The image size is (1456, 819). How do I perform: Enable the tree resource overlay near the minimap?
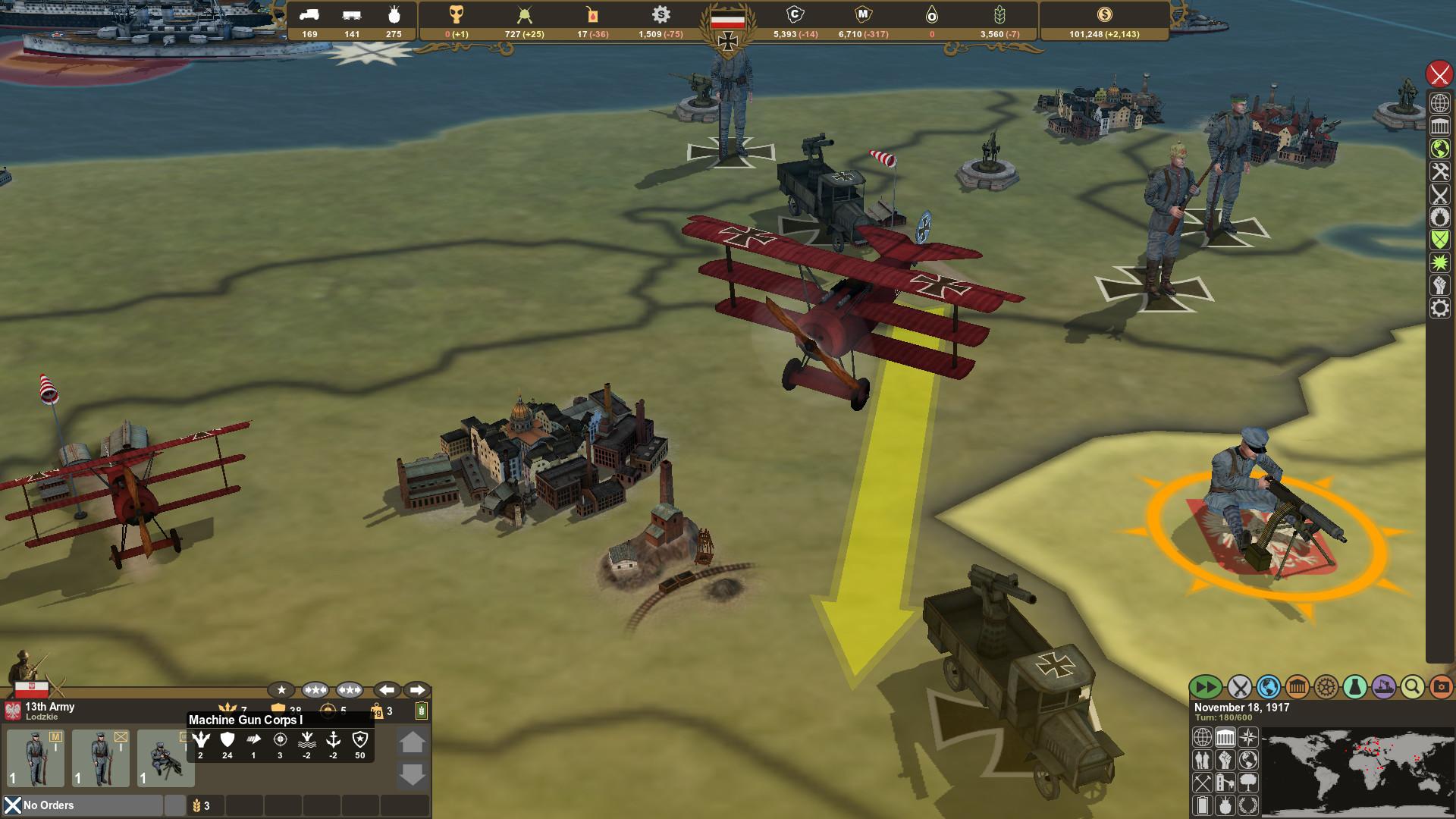(1248, 783)
